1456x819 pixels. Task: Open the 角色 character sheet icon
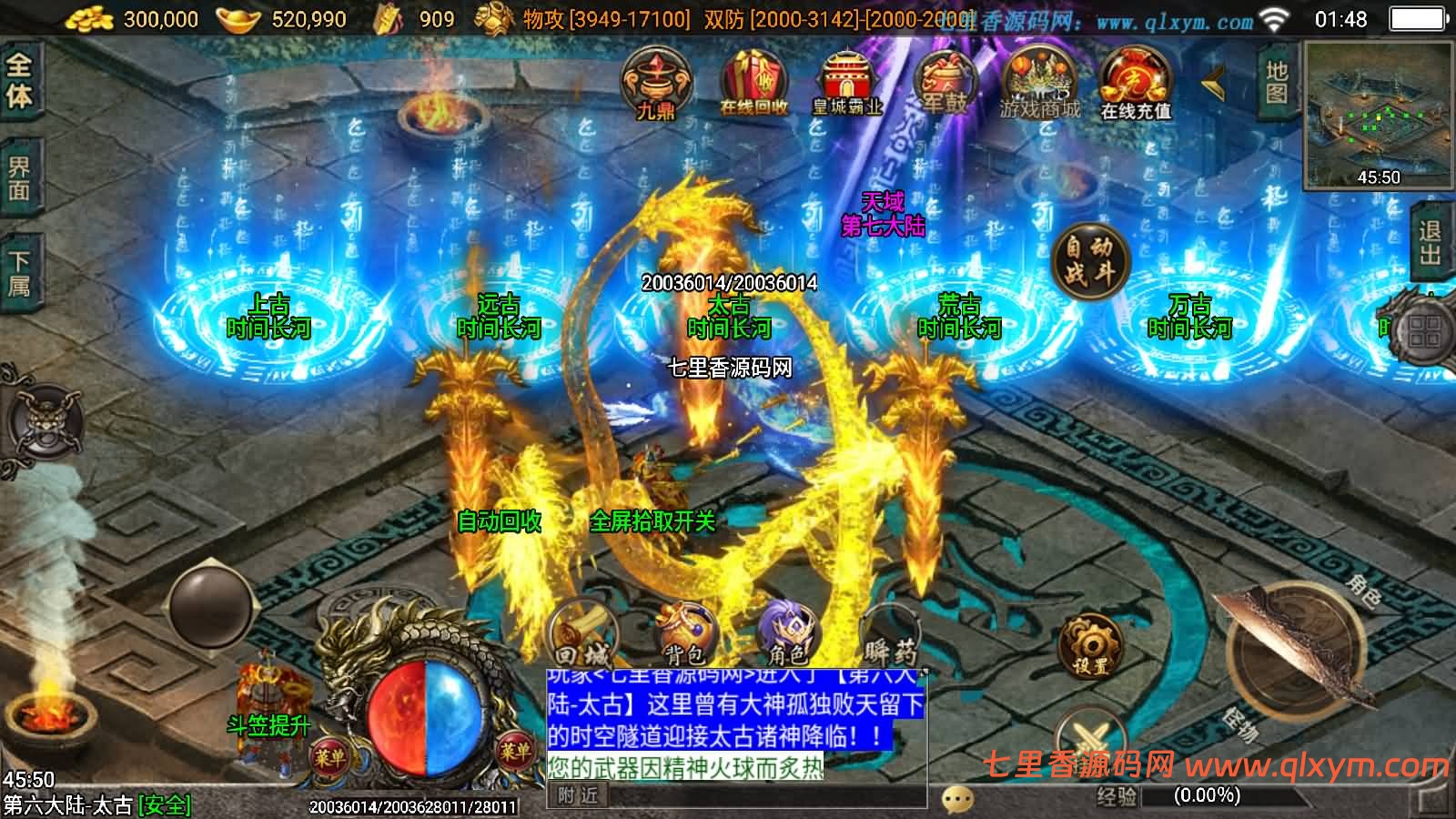click(788, 634)
